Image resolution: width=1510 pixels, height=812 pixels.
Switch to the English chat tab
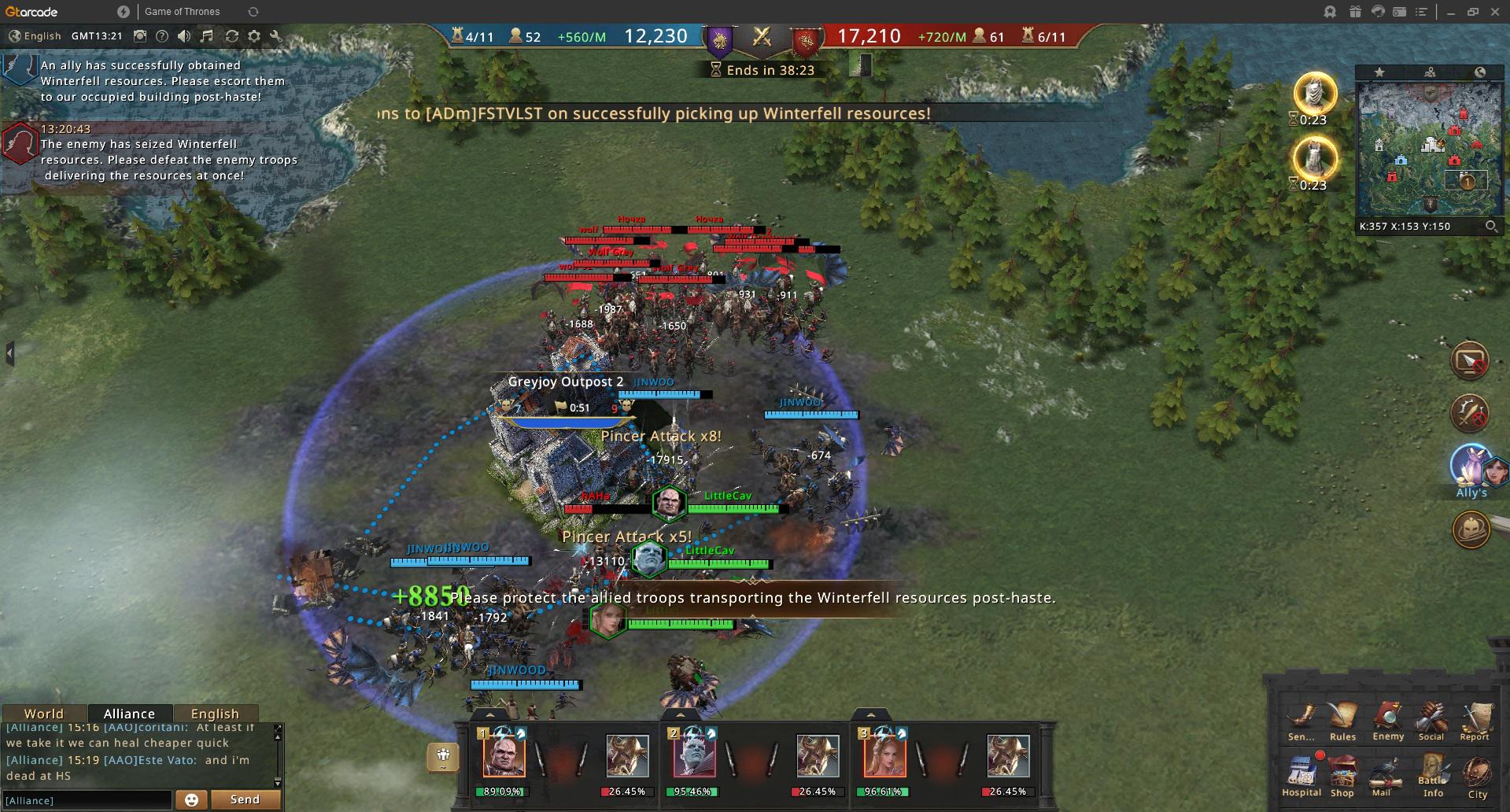pyautogui.click(x=215, y=714)
